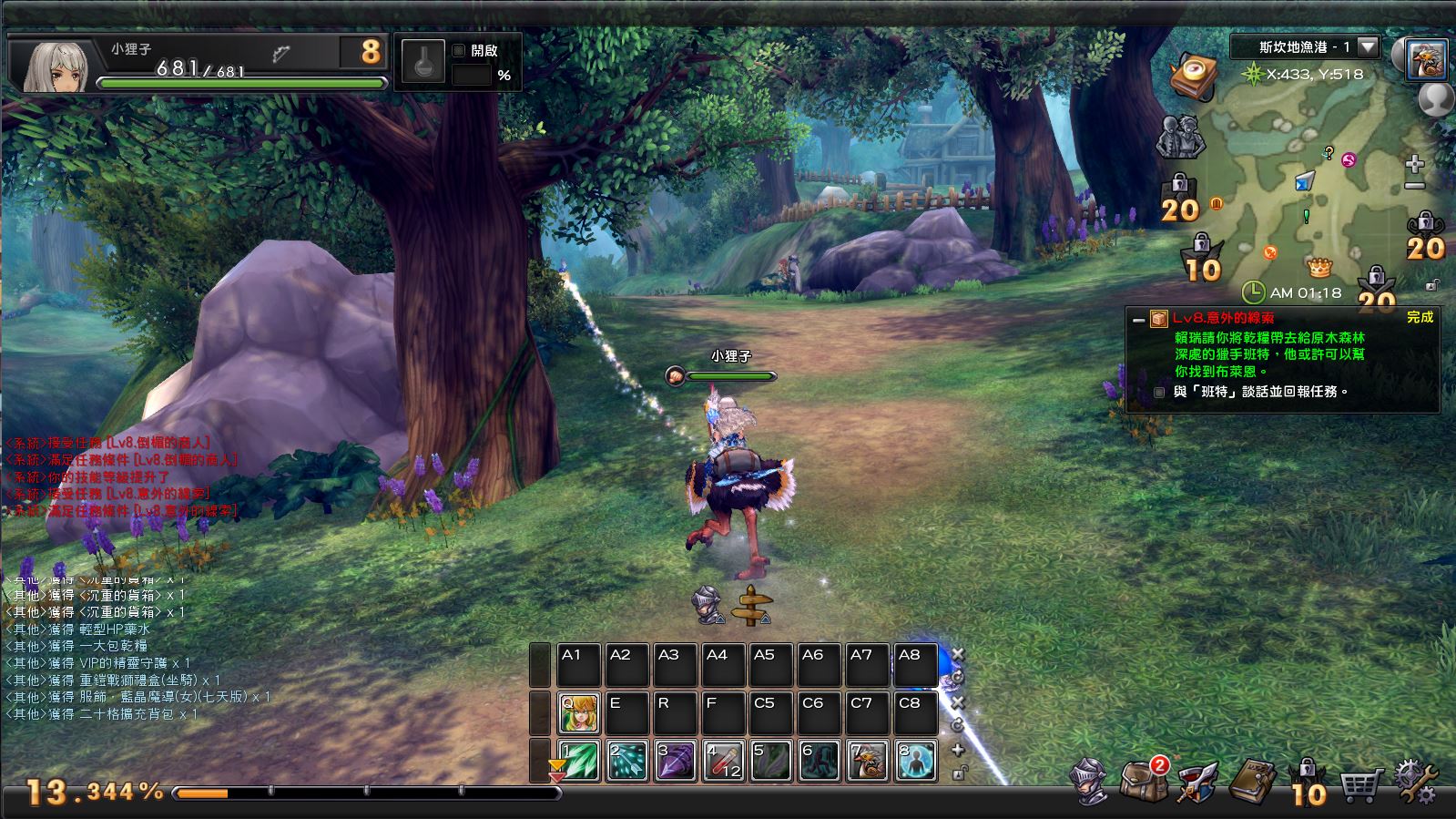Zoom out the minimap with the minus button
This screenshot has width=1456, height=819.
click(x=1414, y=186)
